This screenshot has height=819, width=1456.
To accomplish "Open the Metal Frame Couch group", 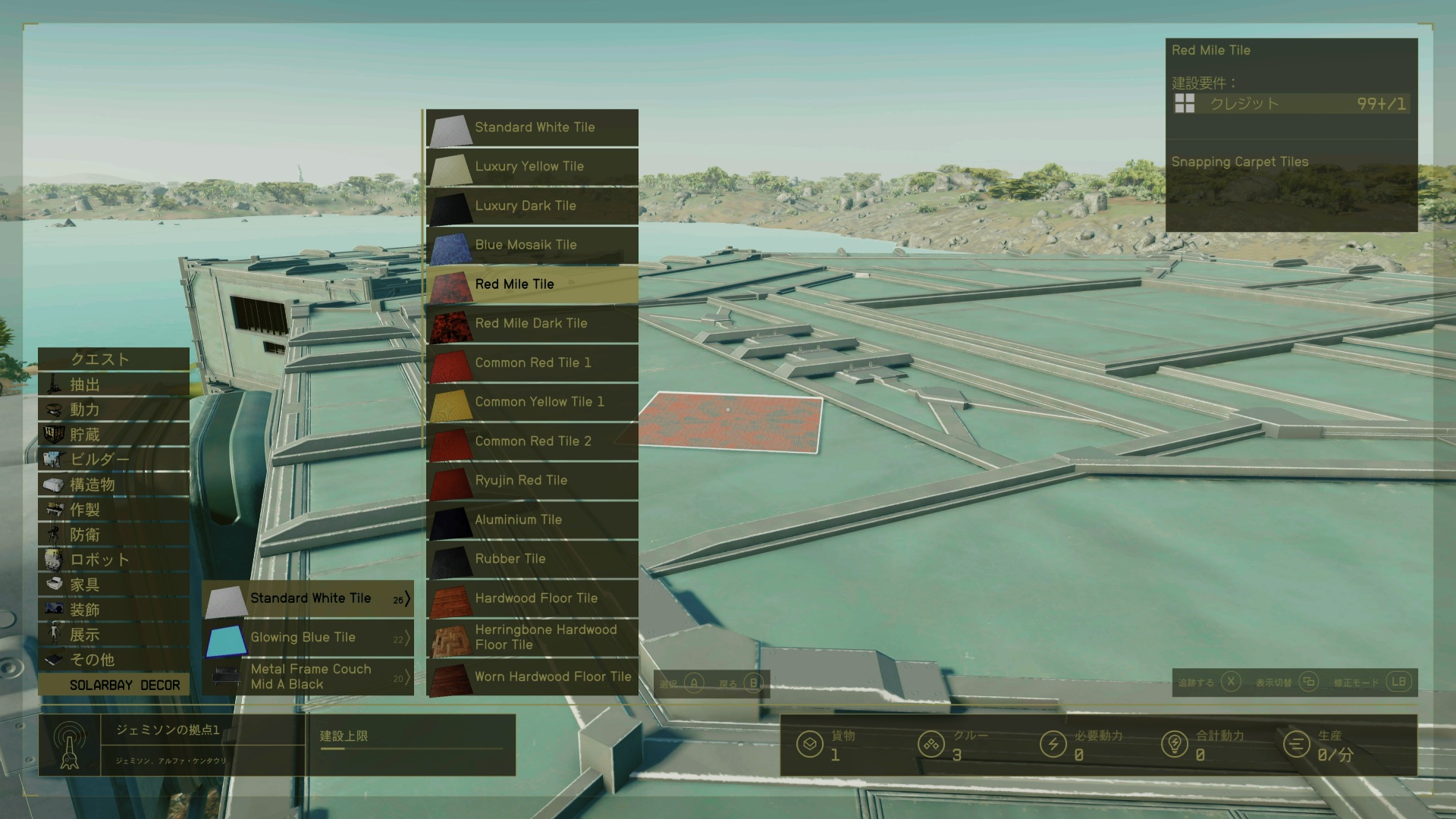I will point(309,677).
